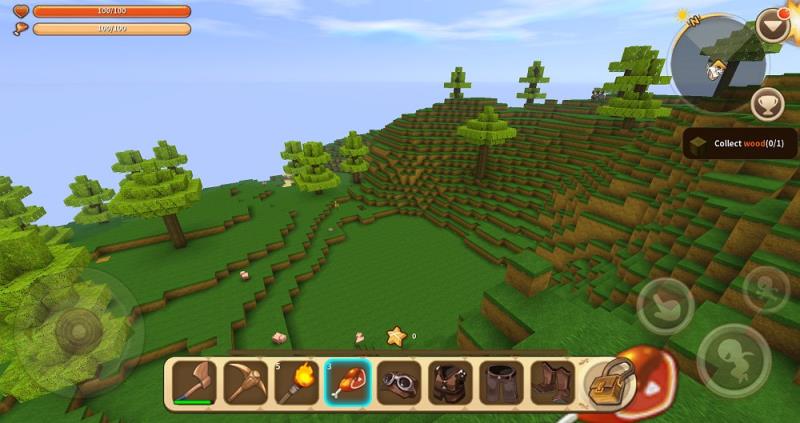Select the torch hotbar slot
The image size is (800, 423).
point(296,381)
